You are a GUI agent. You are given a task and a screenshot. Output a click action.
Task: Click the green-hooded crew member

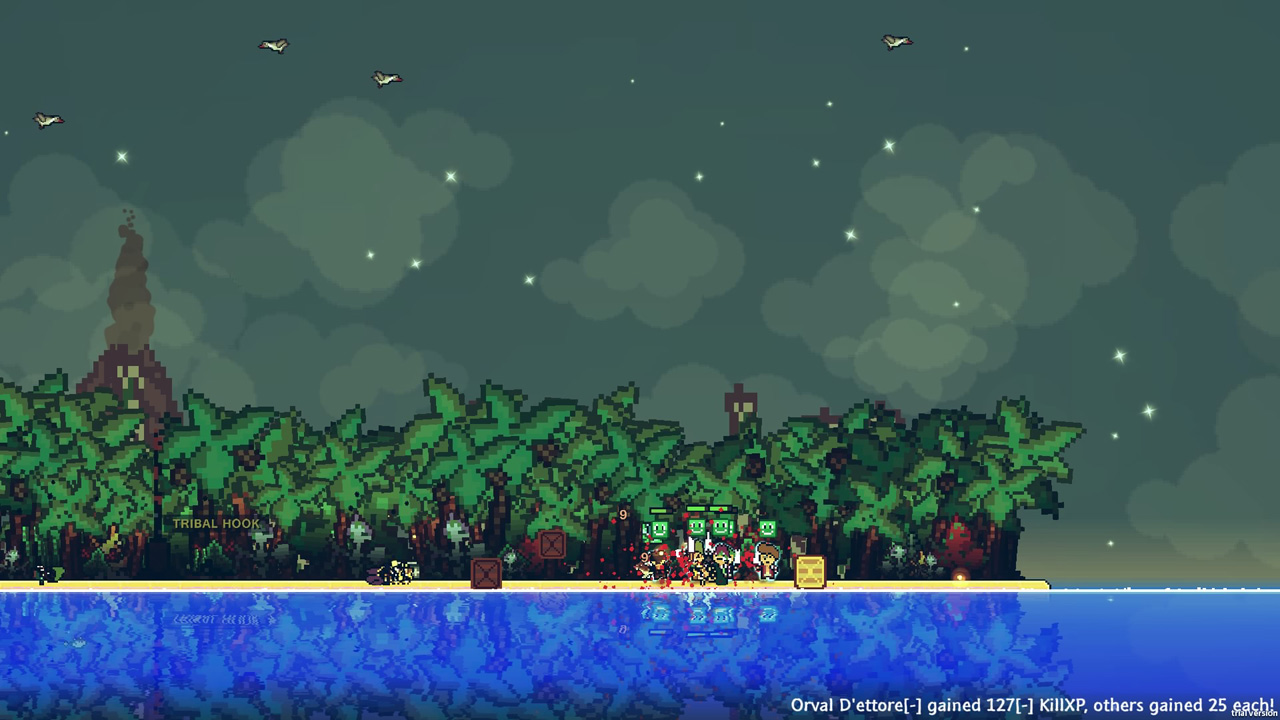tap(722, 561)
